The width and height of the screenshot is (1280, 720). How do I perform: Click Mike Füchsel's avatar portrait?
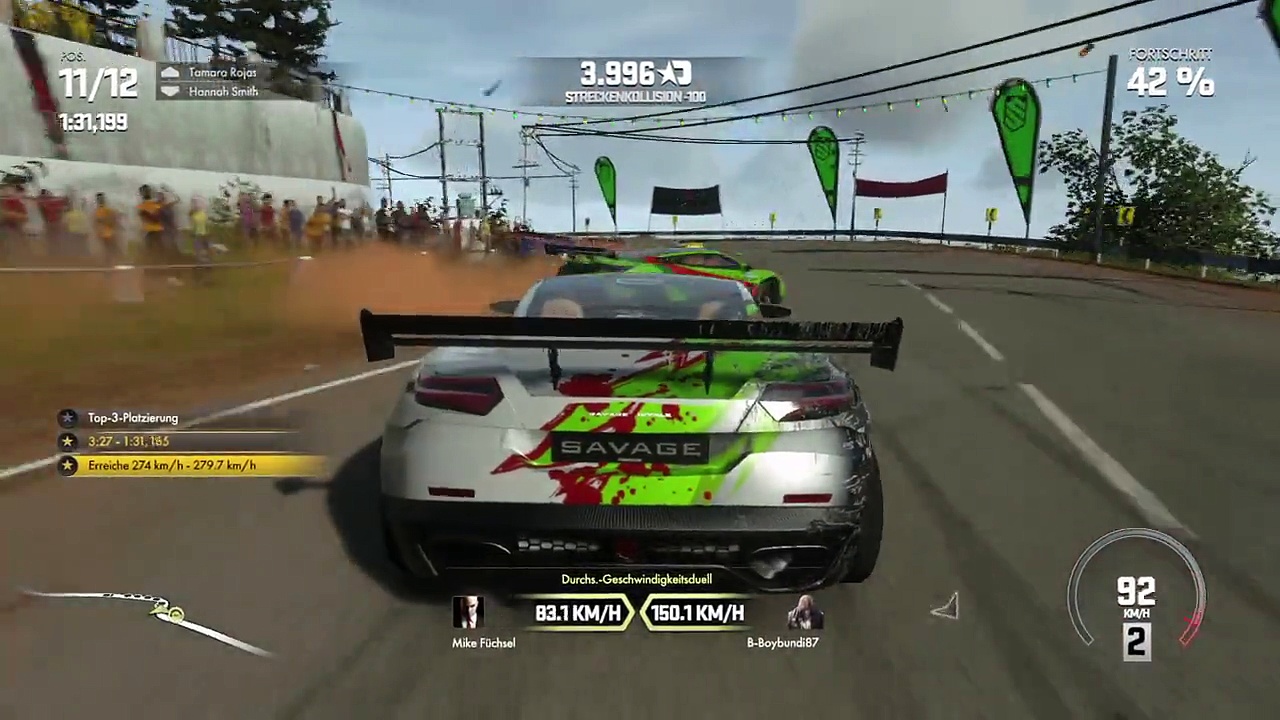(x=467, y=612)
